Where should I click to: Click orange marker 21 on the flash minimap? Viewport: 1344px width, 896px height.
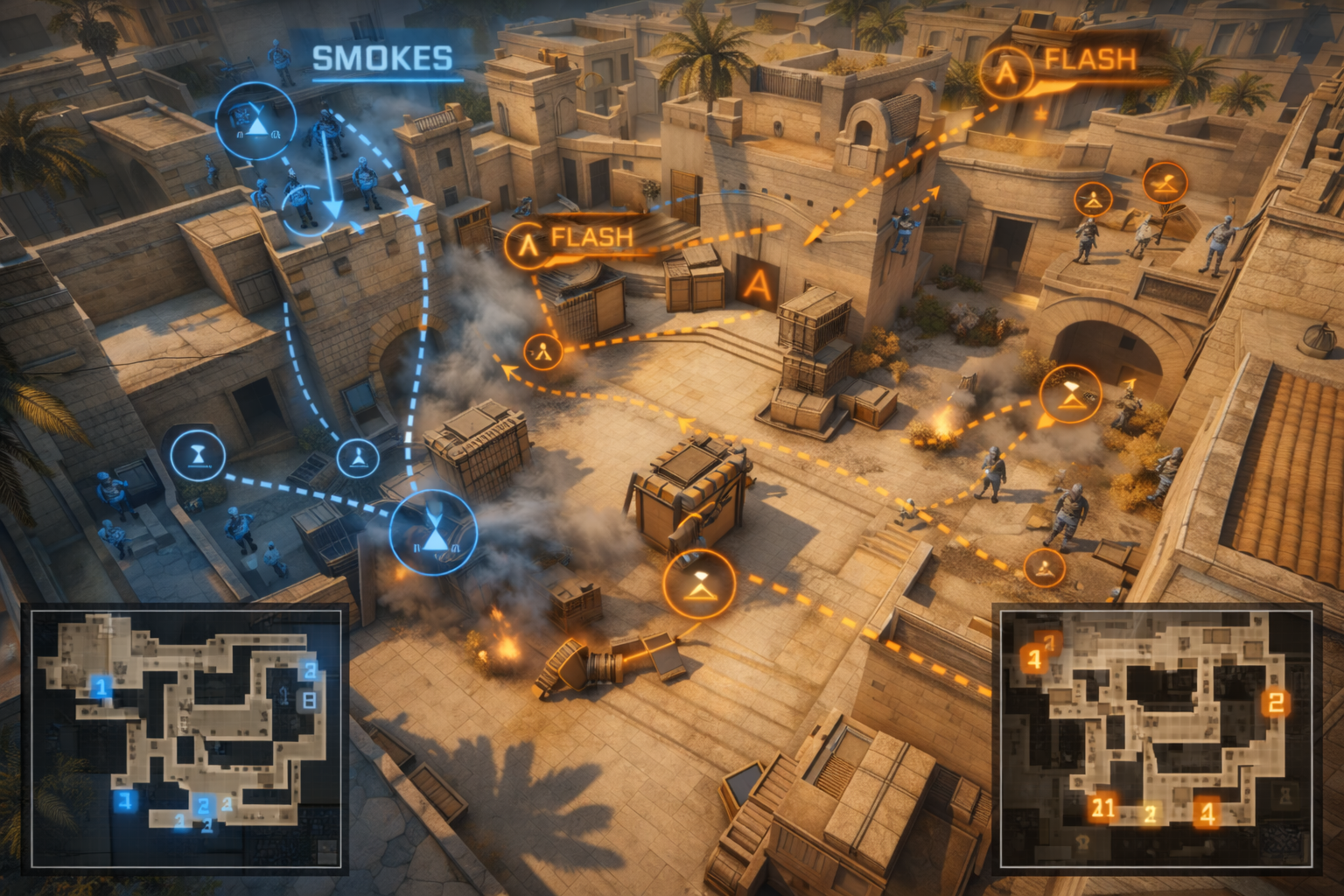tap(1102, 808)
